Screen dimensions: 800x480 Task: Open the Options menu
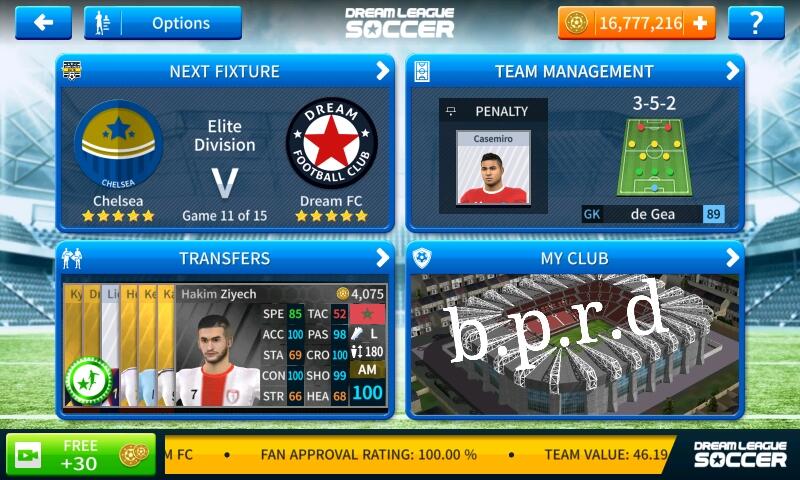pyautogui.click(x=163, y=22)
